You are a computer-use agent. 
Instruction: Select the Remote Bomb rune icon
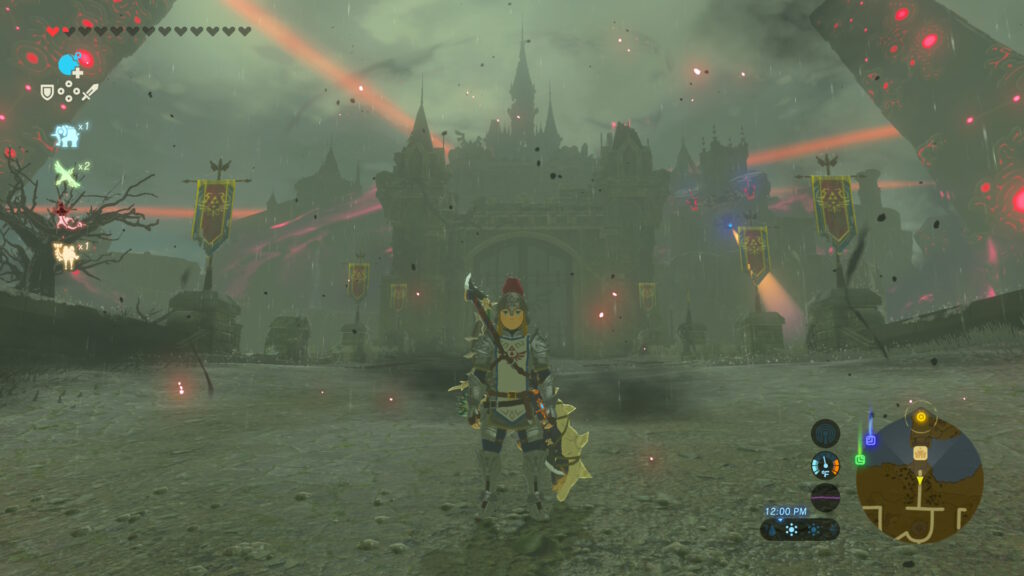coord(69,65)
